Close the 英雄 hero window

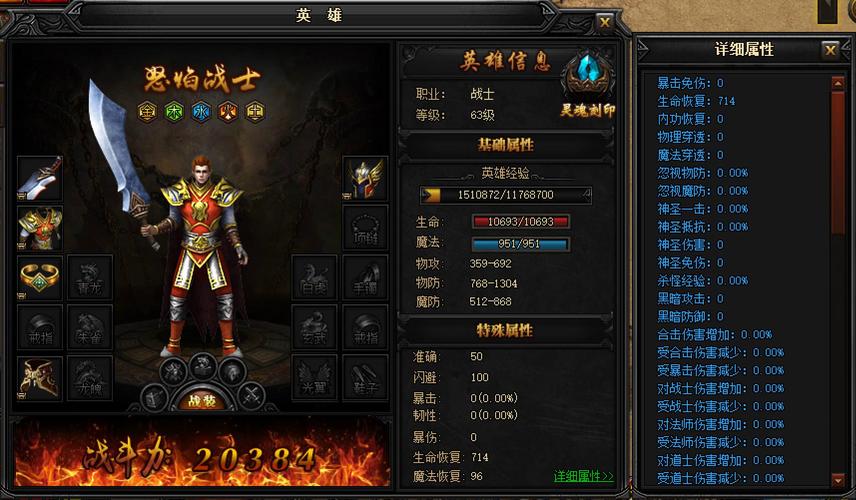[604, 21]
